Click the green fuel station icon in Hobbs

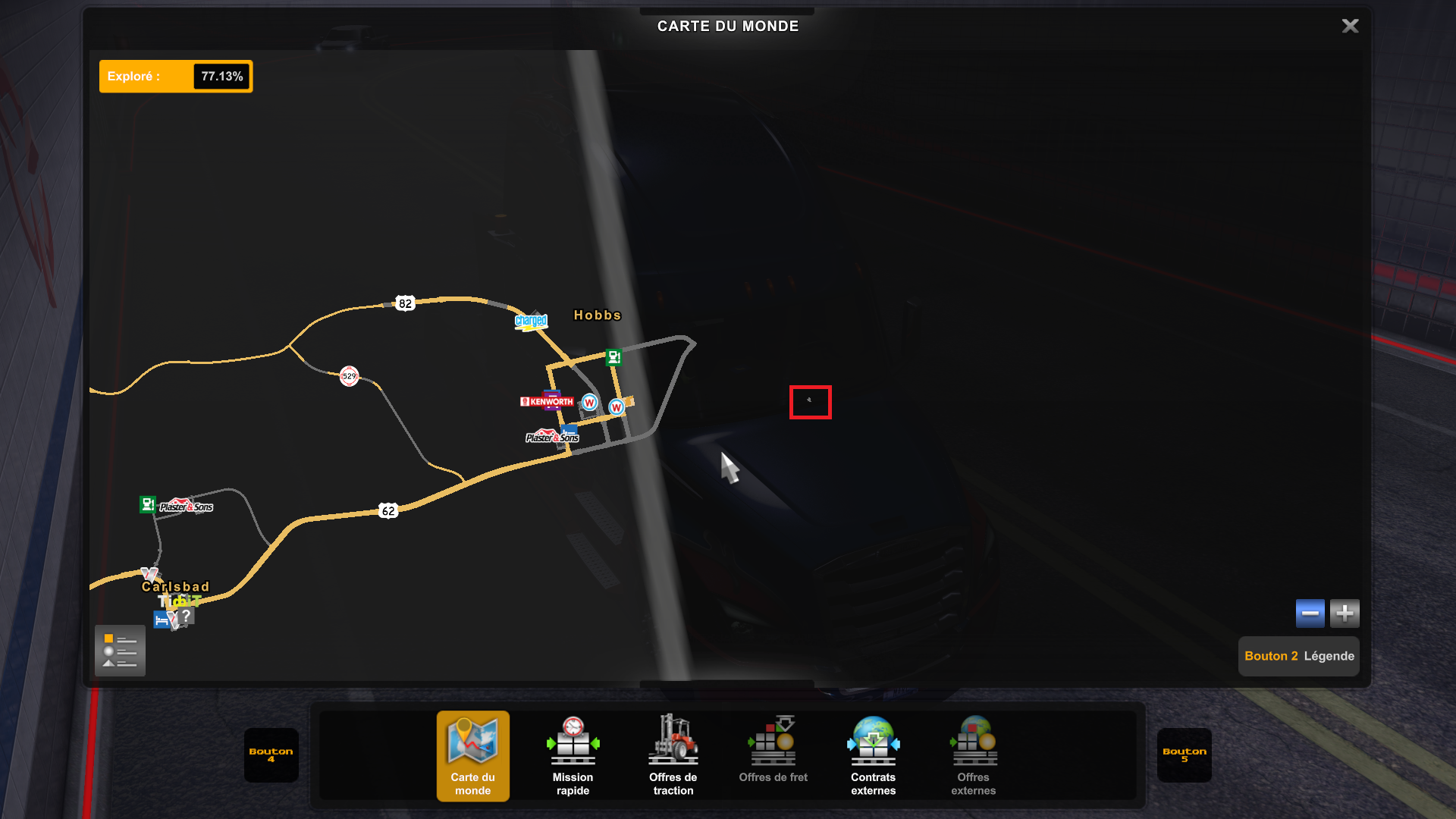pyautogui.click(x=614, y=357)
